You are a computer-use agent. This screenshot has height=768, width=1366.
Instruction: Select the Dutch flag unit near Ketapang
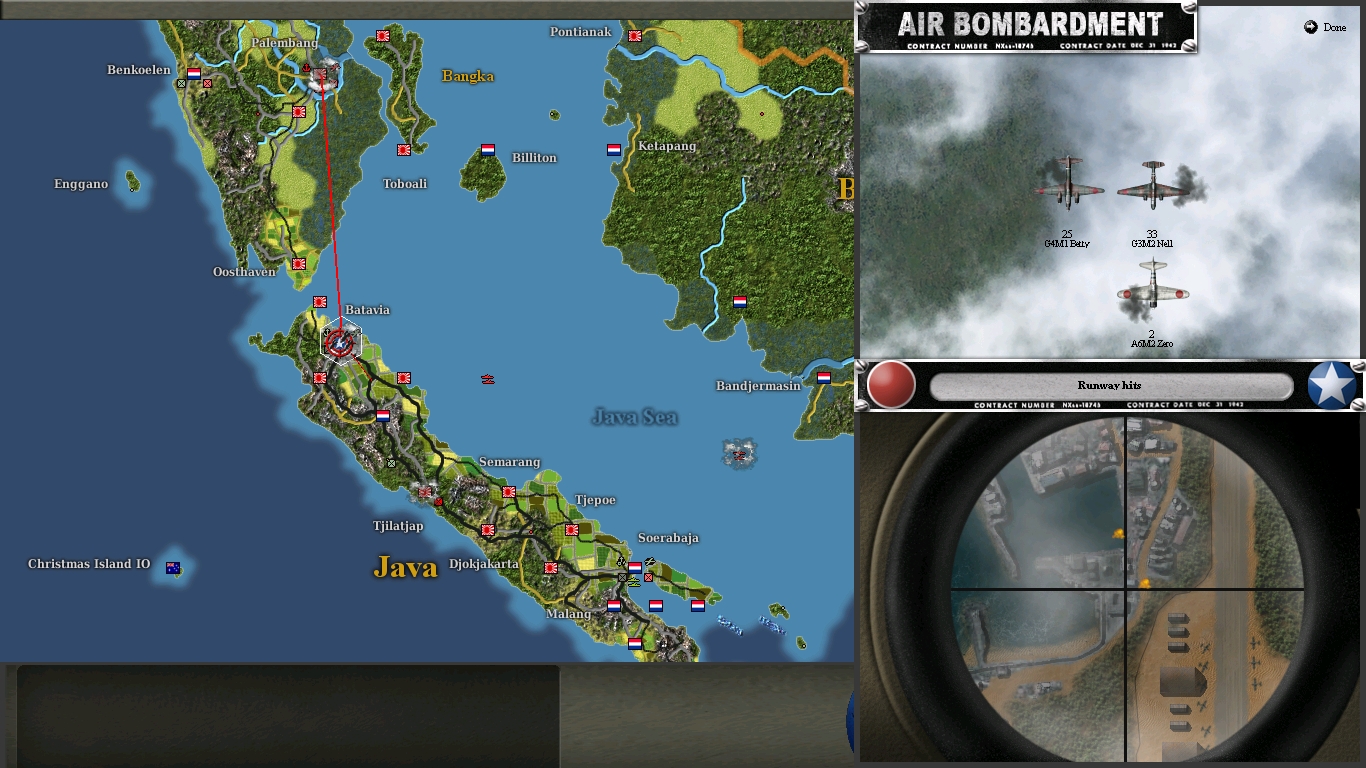[x=612, y=148]
